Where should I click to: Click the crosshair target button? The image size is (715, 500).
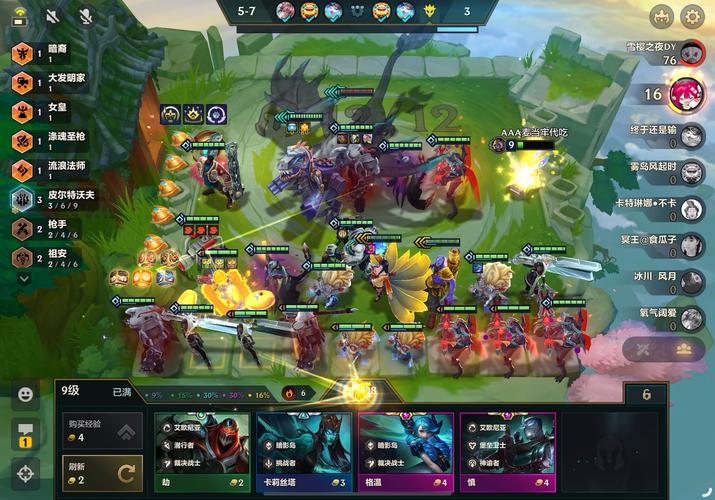point(25,472)
